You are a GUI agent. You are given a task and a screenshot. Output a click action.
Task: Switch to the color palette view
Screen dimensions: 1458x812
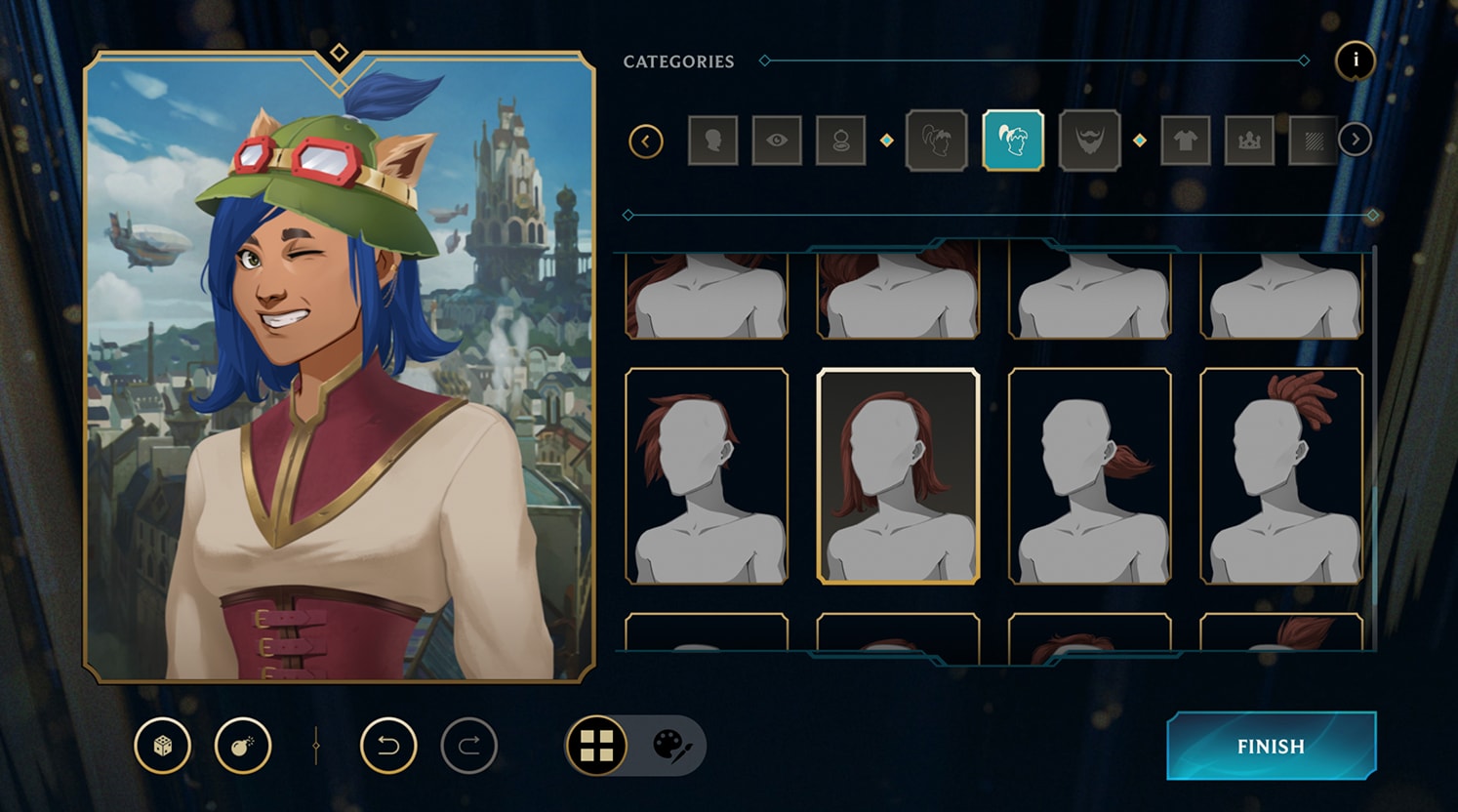coord(672,745)
